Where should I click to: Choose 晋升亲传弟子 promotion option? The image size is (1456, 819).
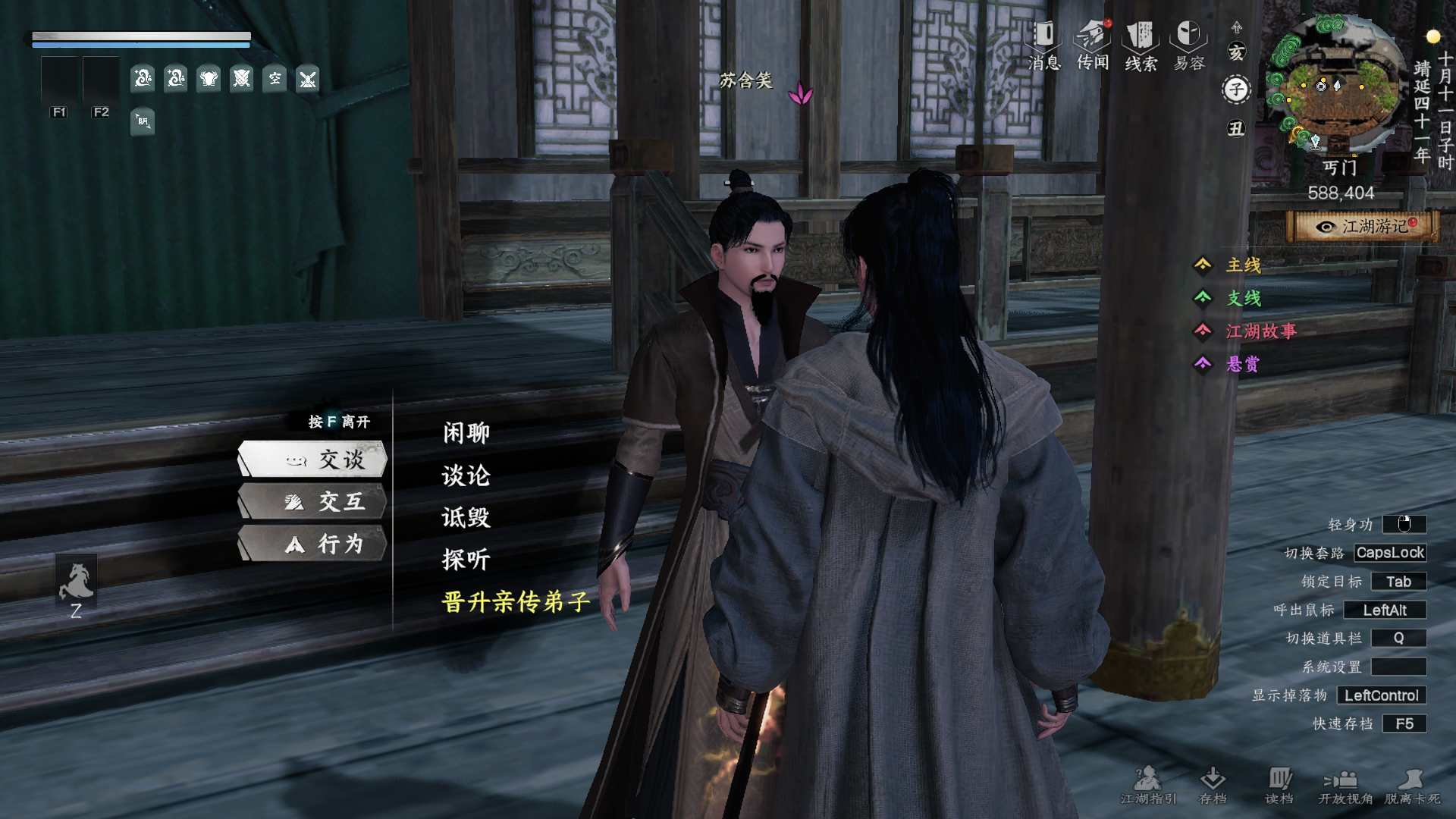pos(516,602)
